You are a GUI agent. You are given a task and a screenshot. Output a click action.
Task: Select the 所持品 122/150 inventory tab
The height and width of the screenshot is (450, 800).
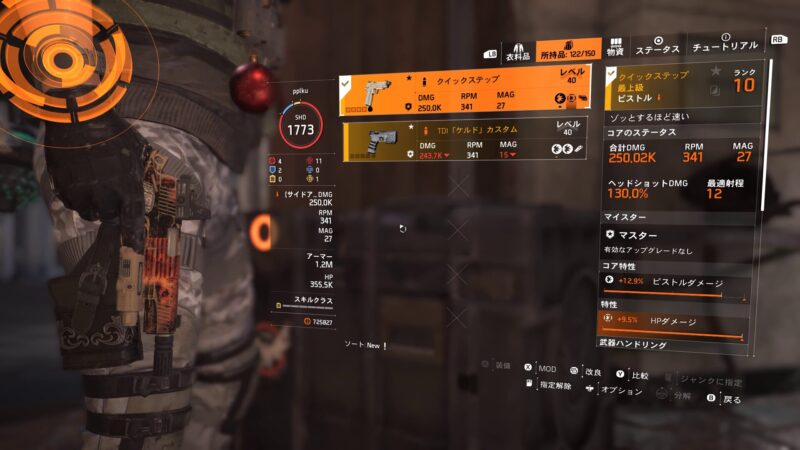point(569,50)
